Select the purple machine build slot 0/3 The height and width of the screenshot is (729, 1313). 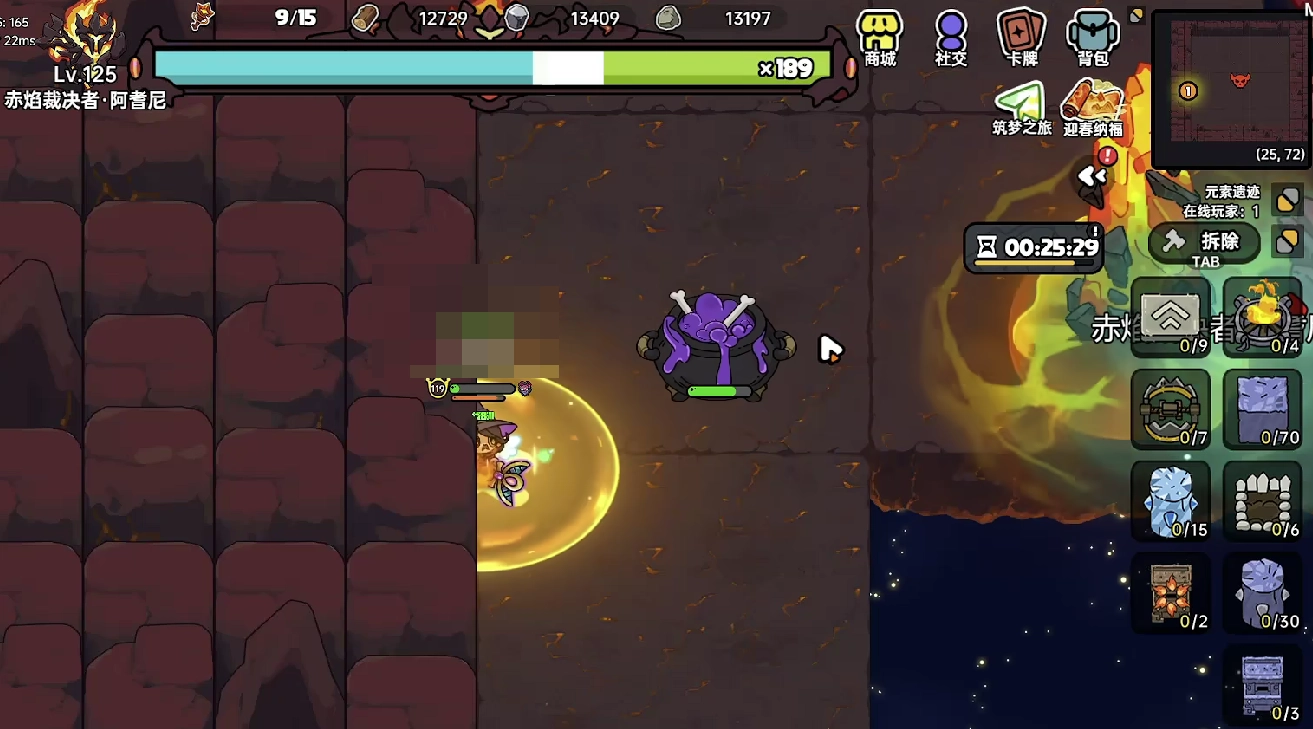point(1262,685)
